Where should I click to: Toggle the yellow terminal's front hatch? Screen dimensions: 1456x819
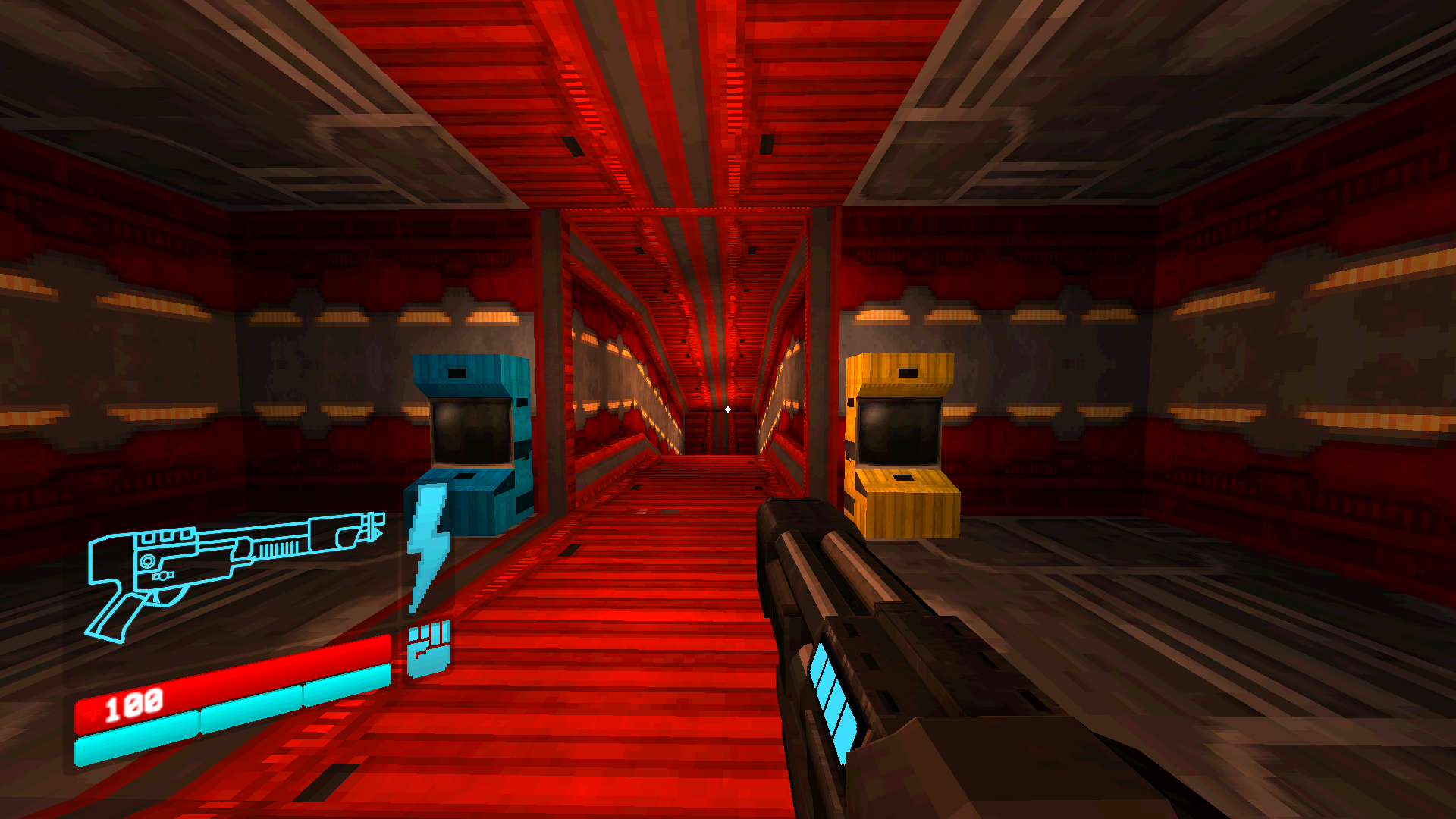tap(904, 479)
